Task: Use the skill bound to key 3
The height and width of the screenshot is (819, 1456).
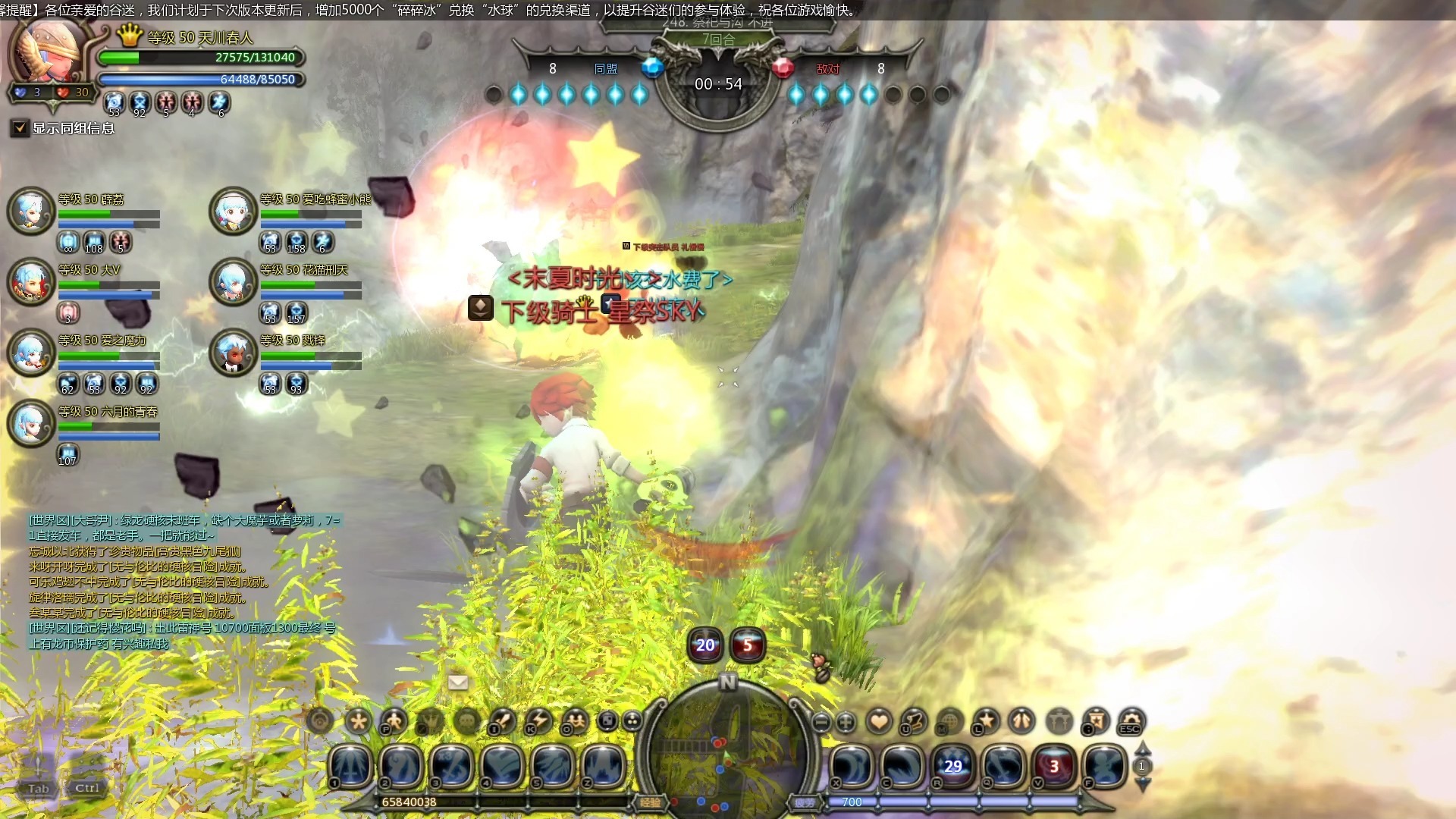Action: 452,766
